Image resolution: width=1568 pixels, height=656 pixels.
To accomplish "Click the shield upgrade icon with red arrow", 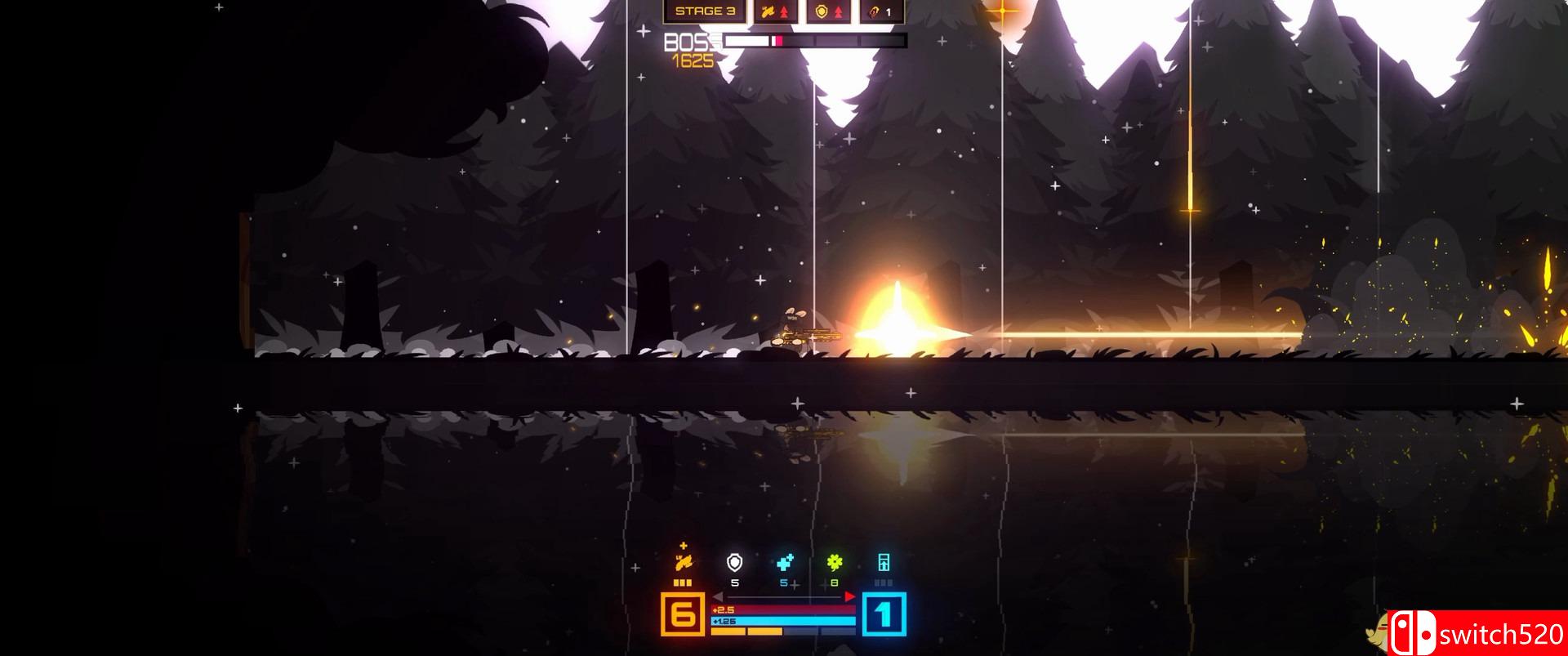I will (839, 12).
